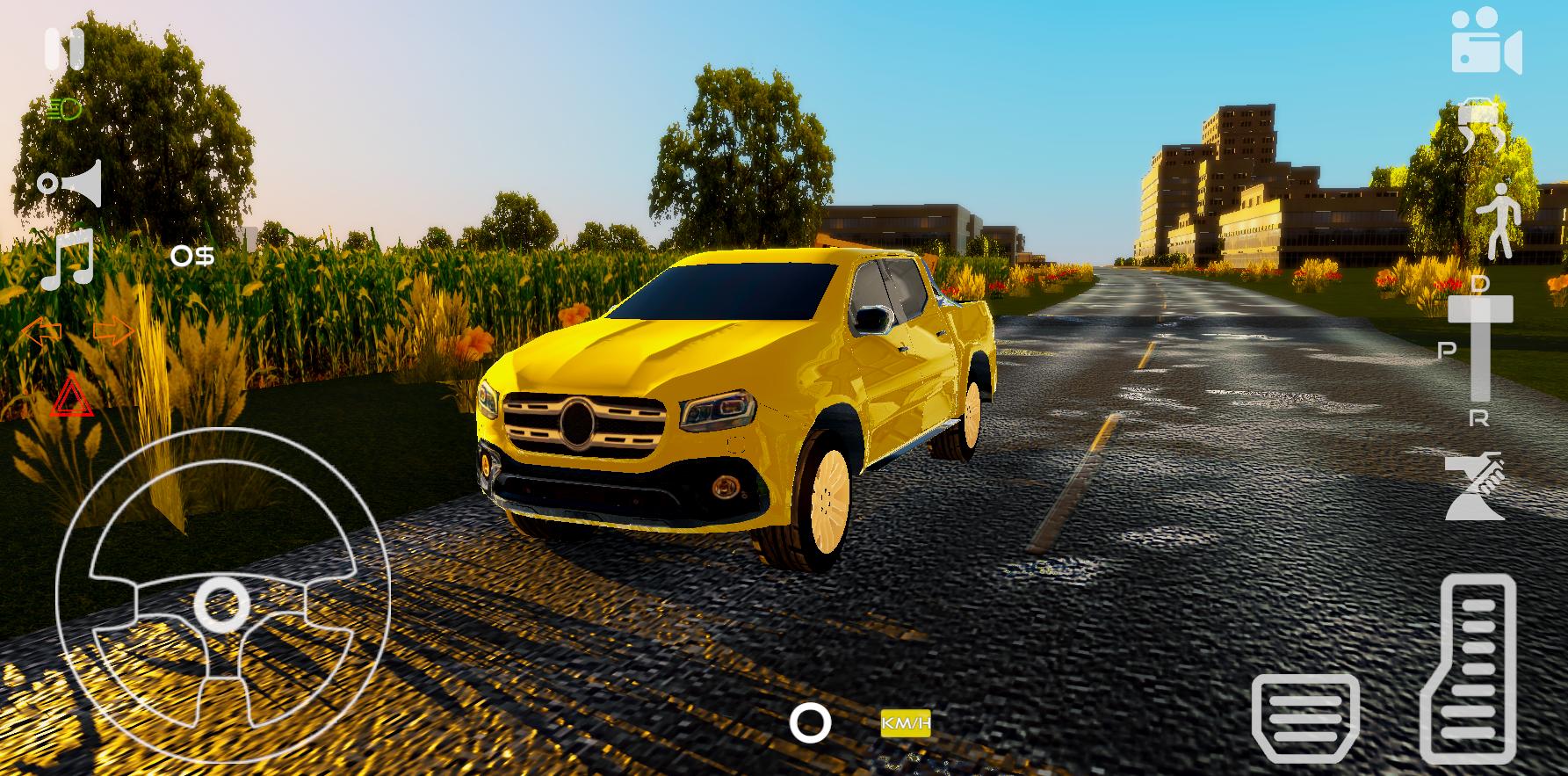This screenshot has height=776, width=1568.
Task: Click the steering wheel control
Action: pos(222,595)
